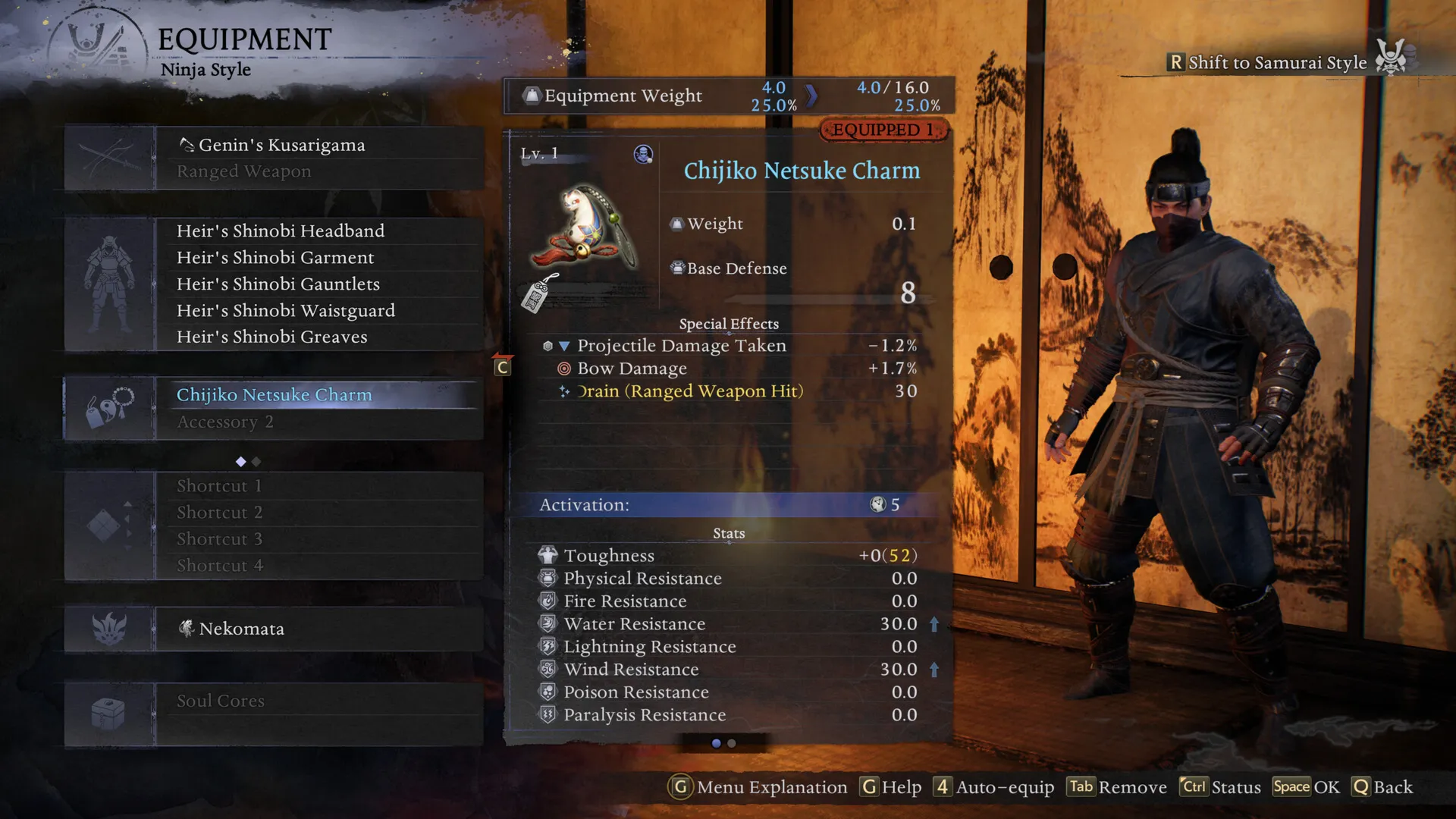Choose Heir's Shinobi Greaves slot
The width and height of the screenshot is (1456, 819).
click(271, 337)
